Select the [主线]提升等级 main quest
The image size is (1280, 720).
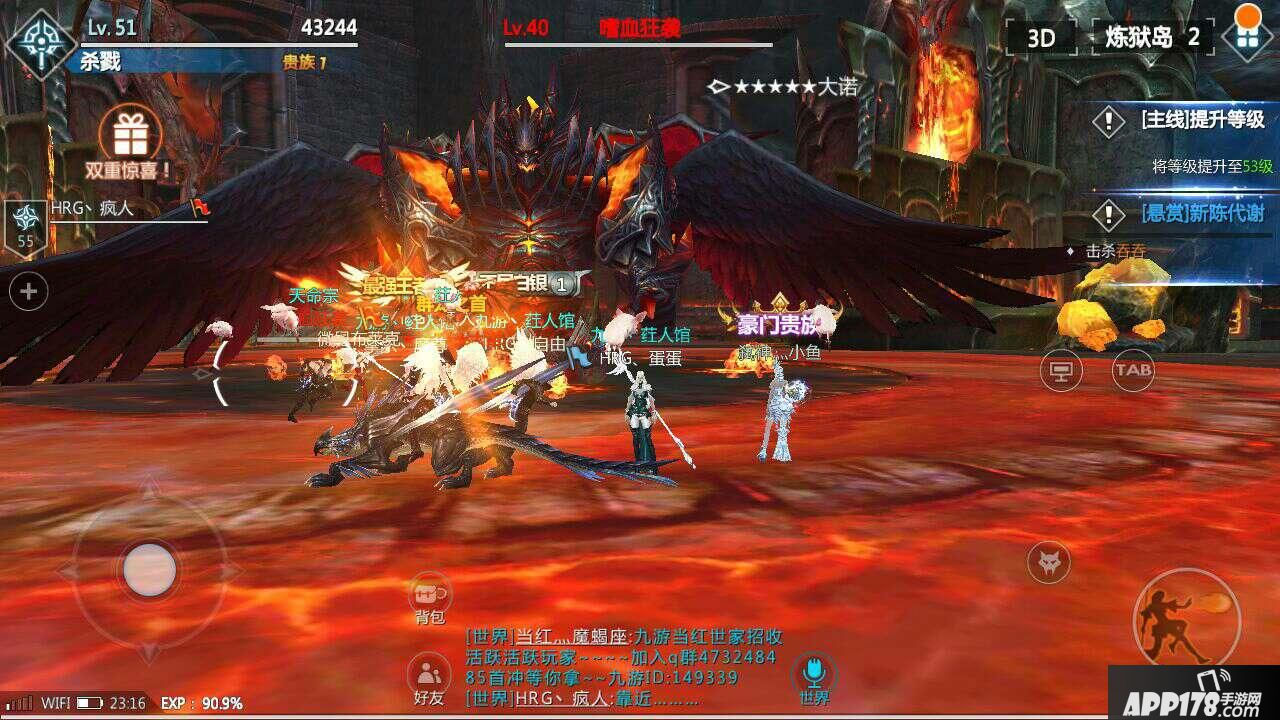pos(1190,121)
